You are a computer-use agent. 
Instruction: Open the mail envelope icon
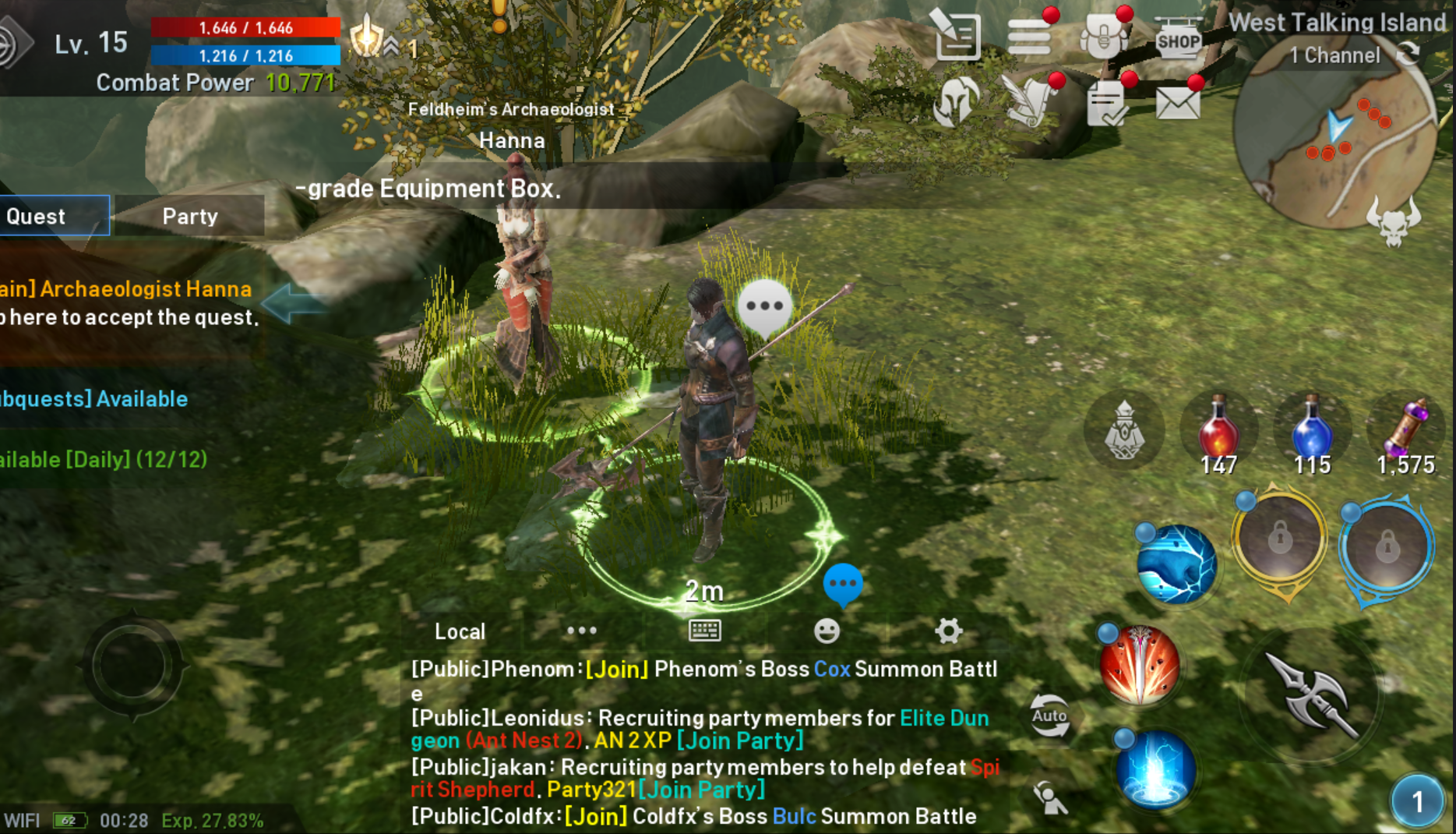(1179, 104)
